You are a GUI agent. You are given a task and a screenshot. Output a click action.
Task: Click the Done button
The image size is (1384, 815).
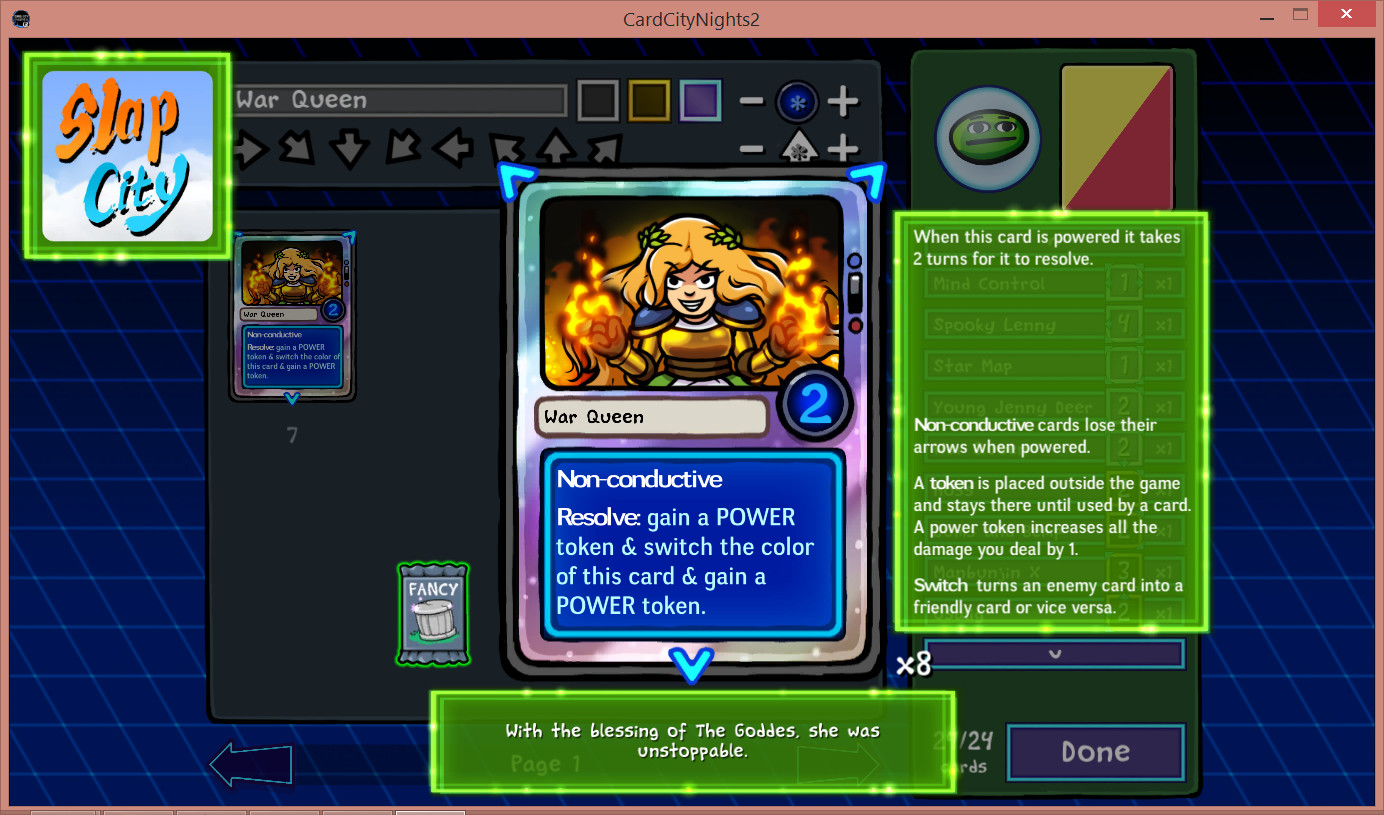tap(1095, 752)
